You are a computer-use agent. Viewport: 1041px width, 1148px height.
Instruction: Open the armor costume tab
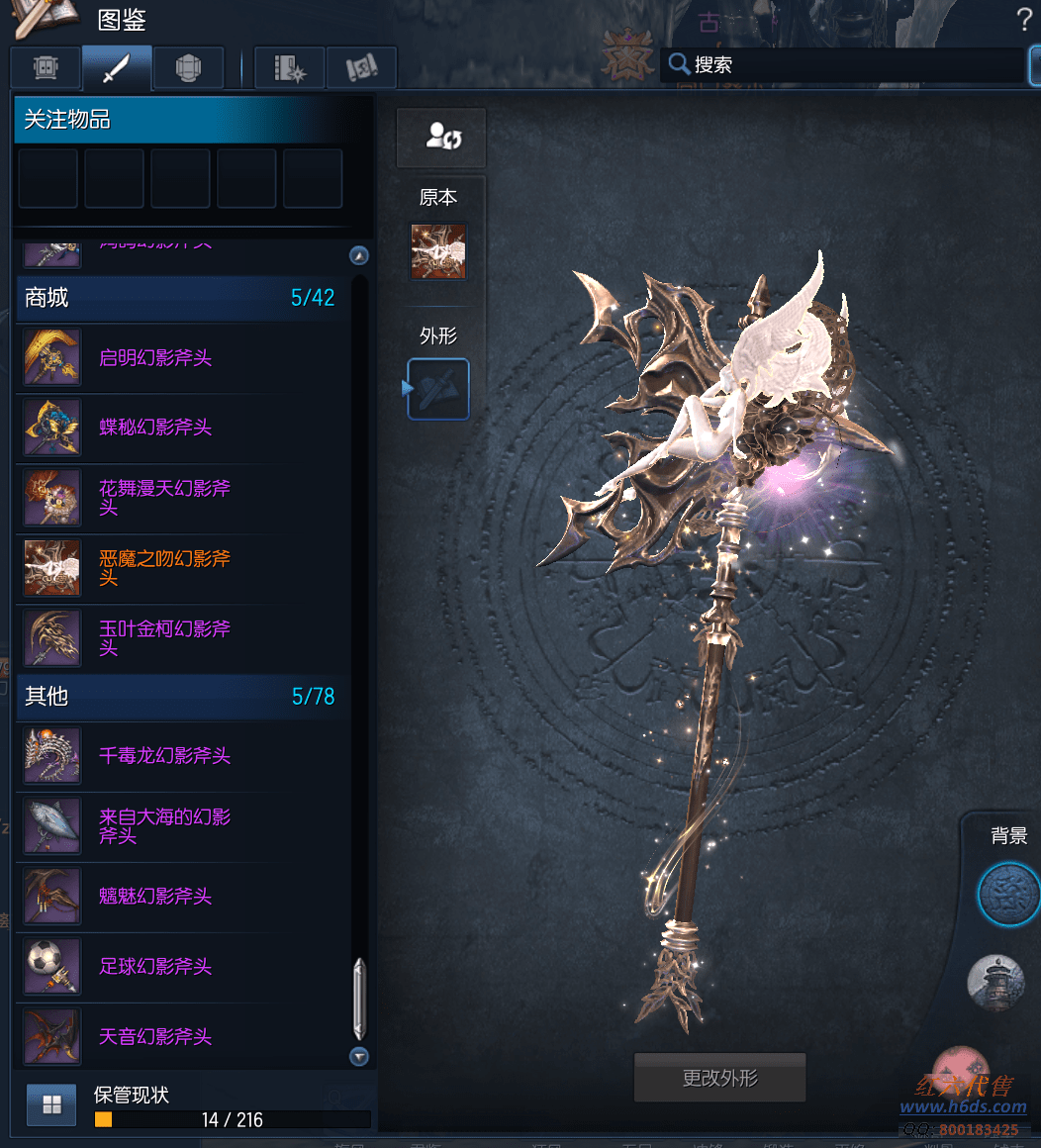pyautogui.click(x=188, y=67)
